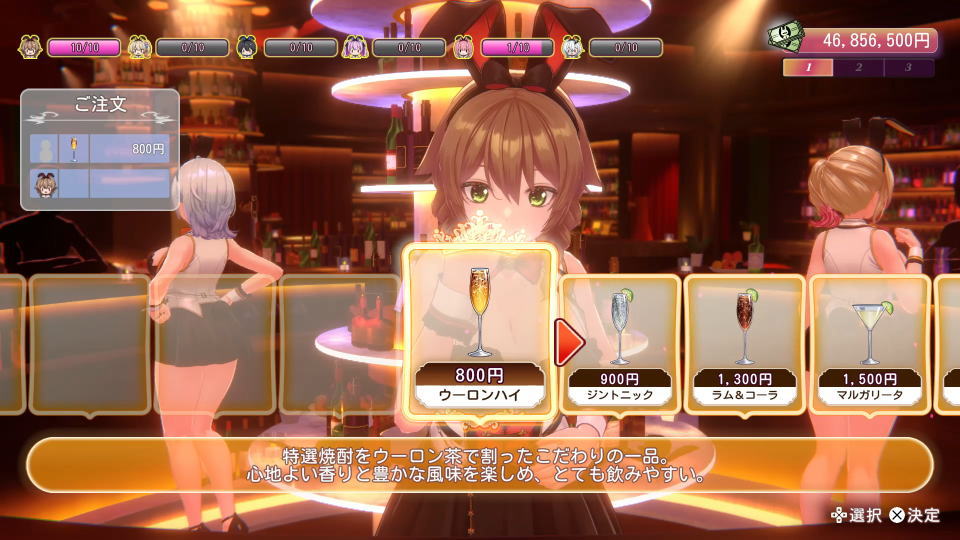The image size is (960, 540).
Task: Switch to page tab 3
Action: (x=908, y=68)
